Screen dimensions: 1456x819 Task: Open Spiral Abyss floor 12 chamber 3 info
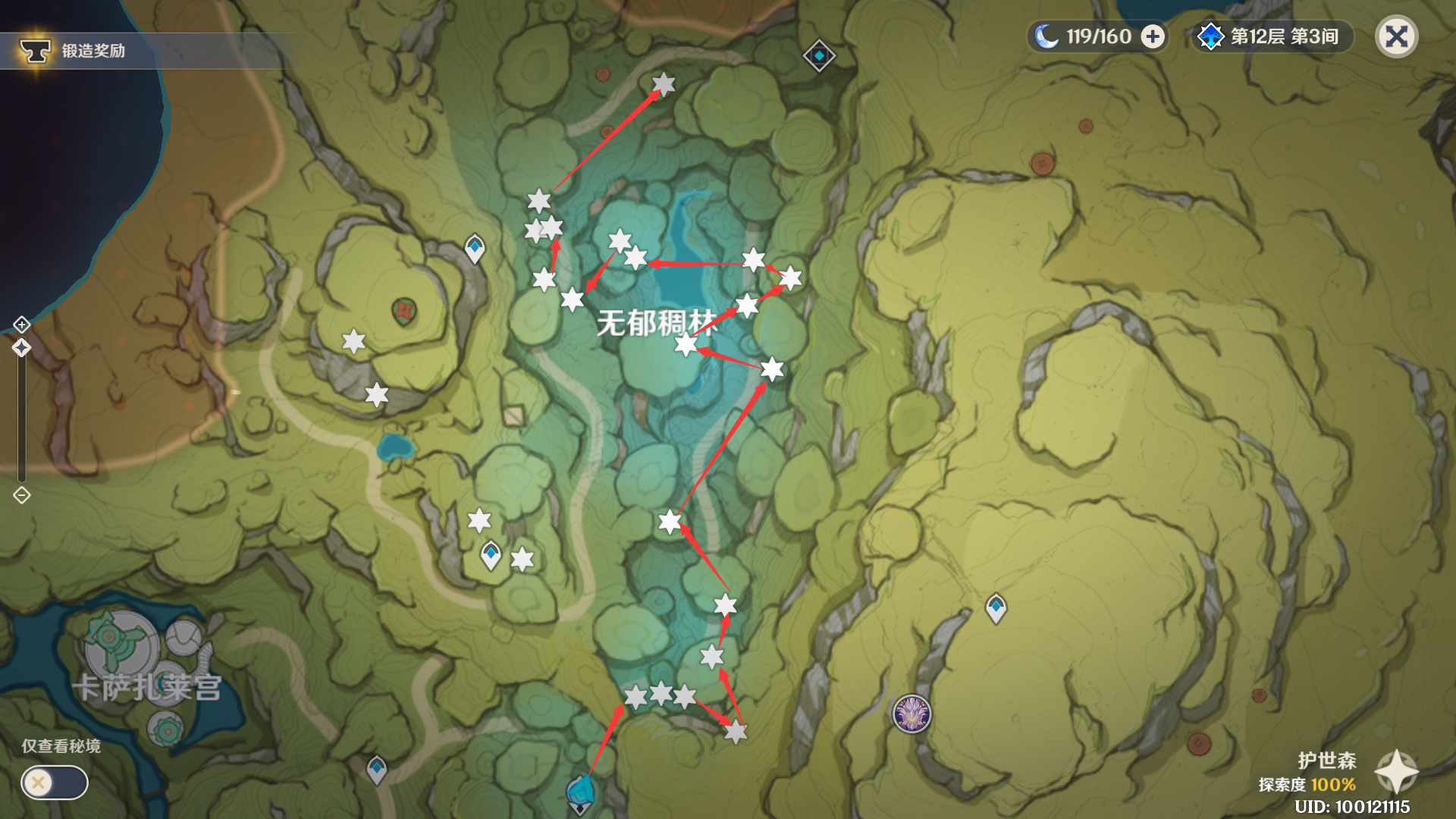[1272, 36]
